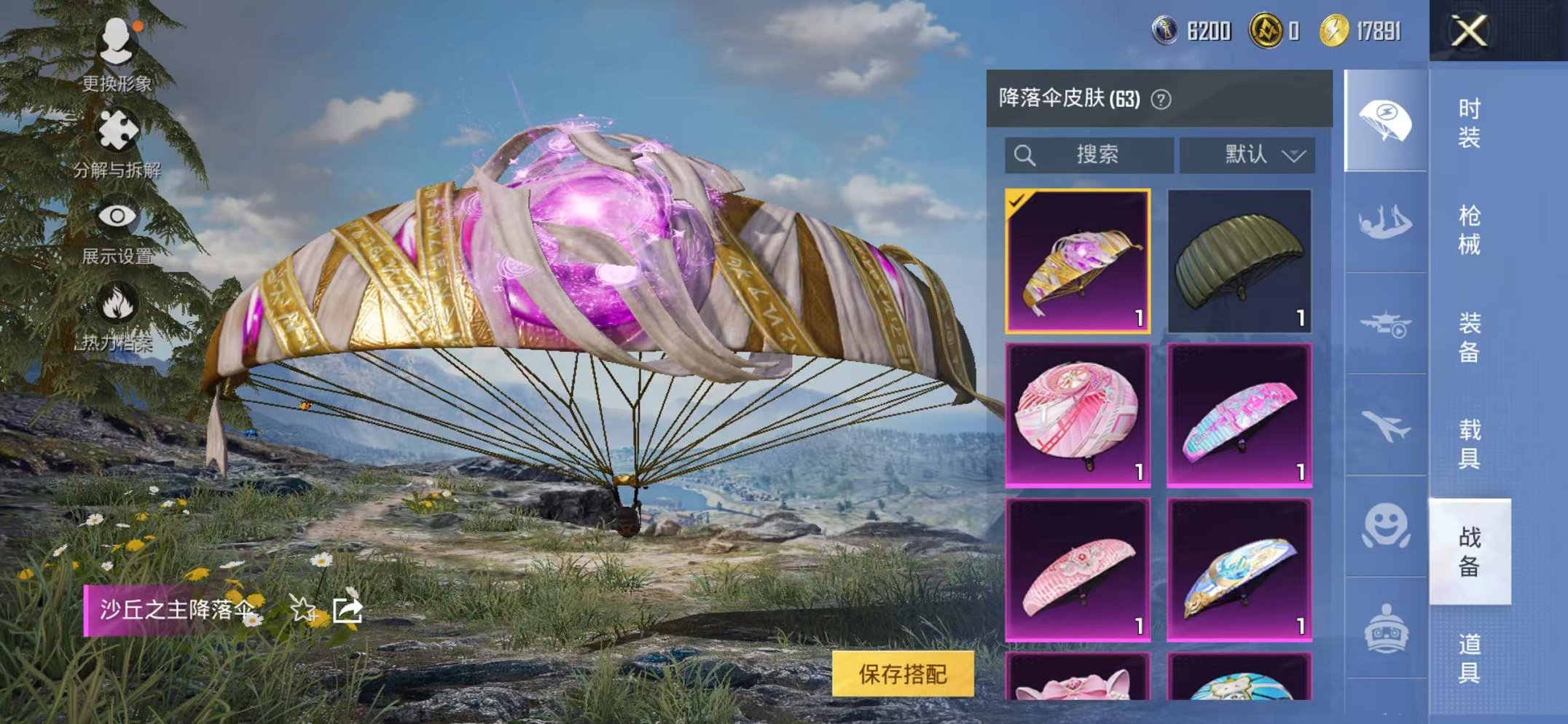Select the skydiving pose category icon
The image size is (1568, 724).
pyautogui.click(x=1386, y=221)
